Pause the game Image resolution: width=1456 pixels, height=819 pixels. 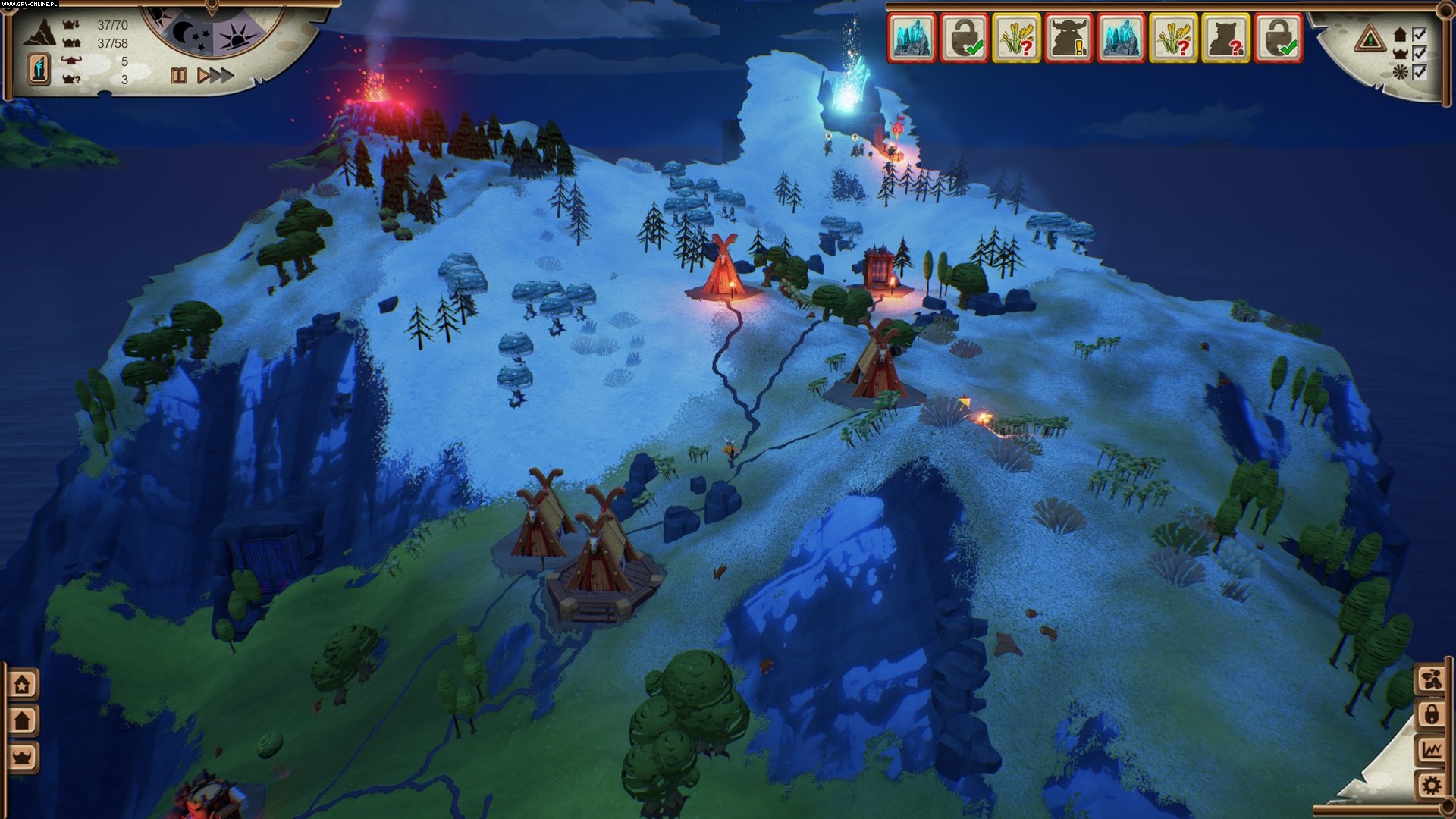click(179, 76)
